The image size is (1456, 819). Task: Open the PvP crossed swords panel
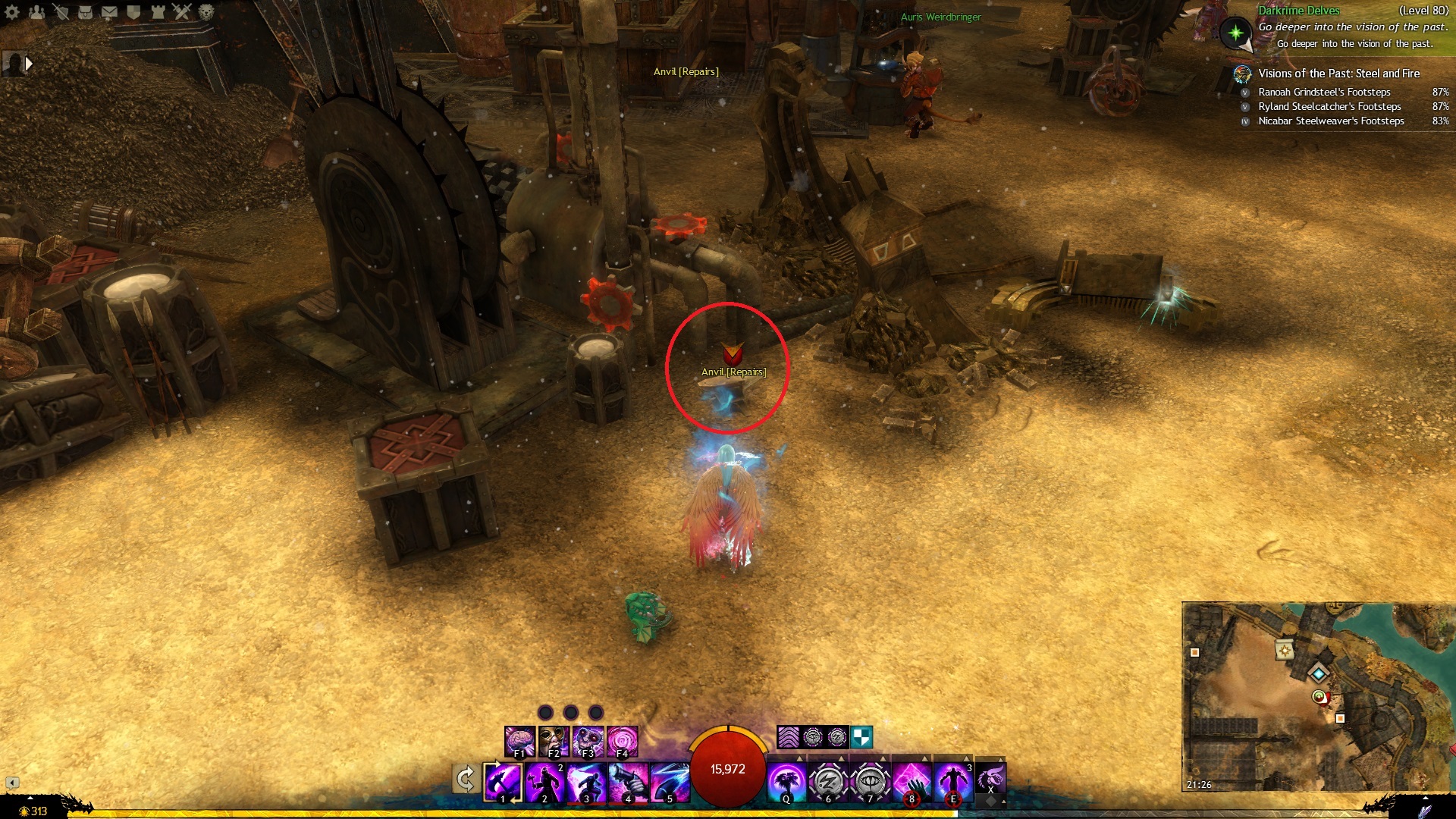click(182, 12)
